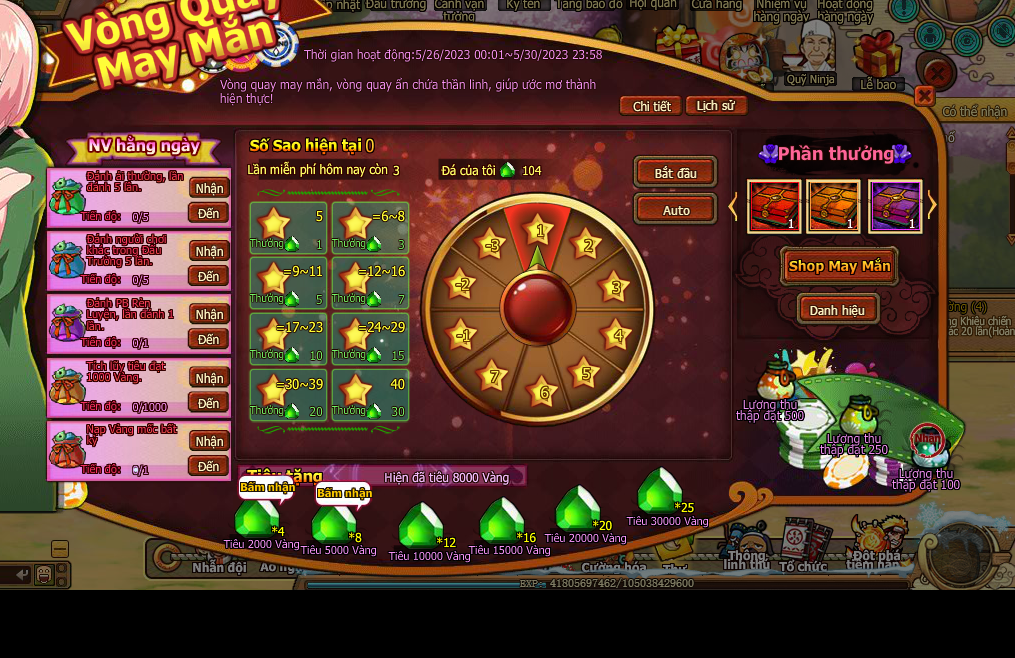This screenshot has width=1015, height=658.
Task: Start the lucky wheel with Bắt đầu
Action: [x=675, y=173]
